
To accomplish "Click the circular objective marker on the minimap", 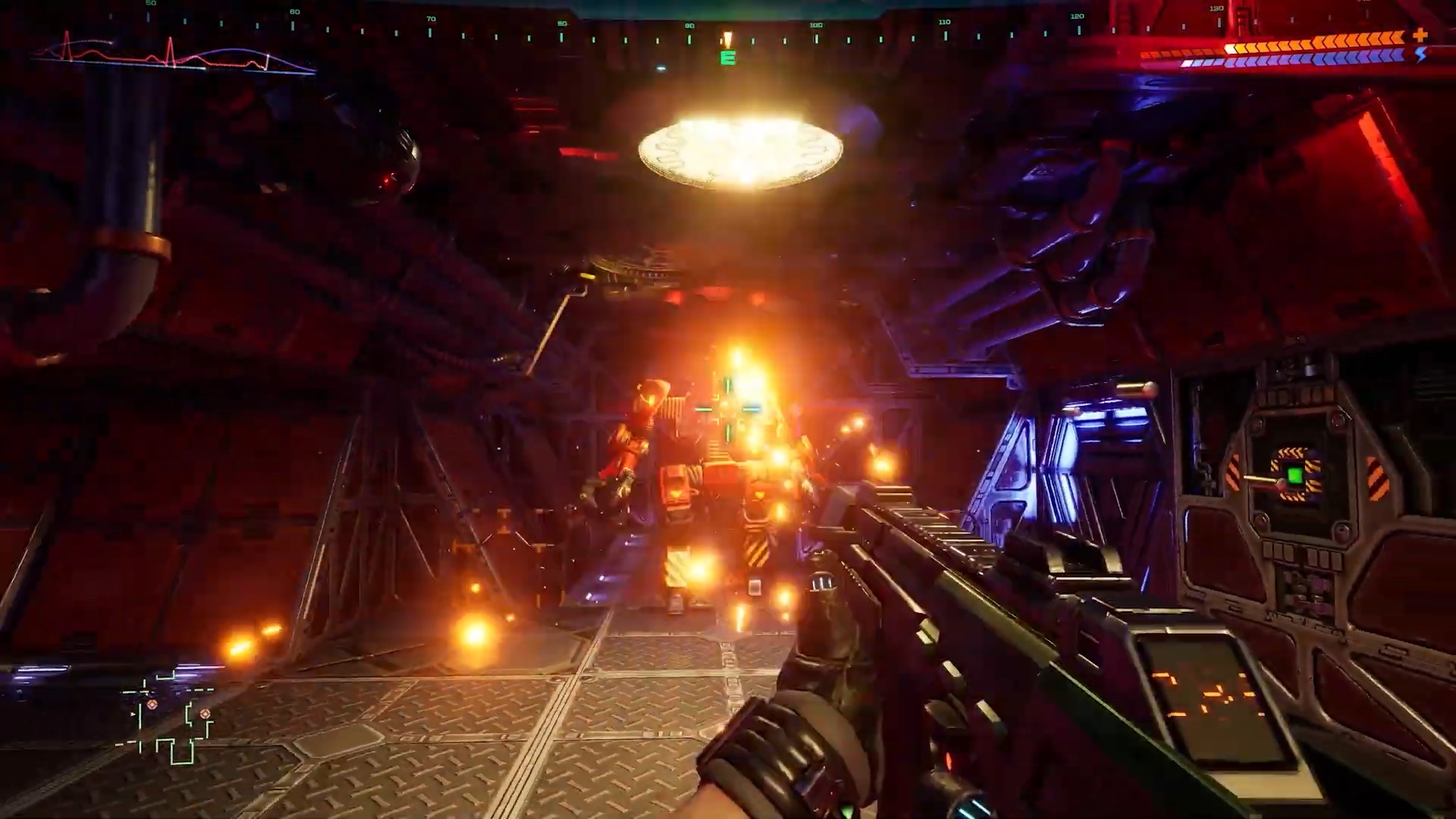I will click(x=153, y=704).
